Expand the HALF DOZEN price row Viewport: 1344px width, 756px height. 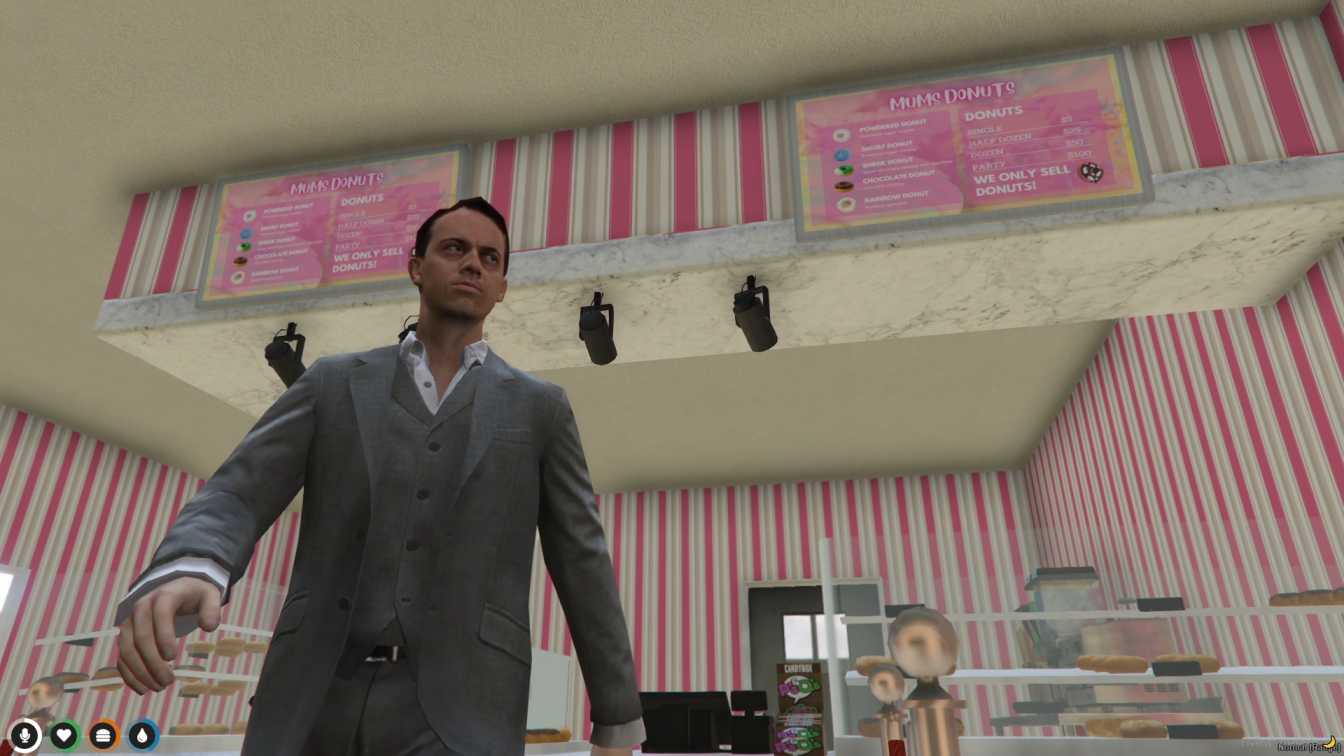[999, 139]
